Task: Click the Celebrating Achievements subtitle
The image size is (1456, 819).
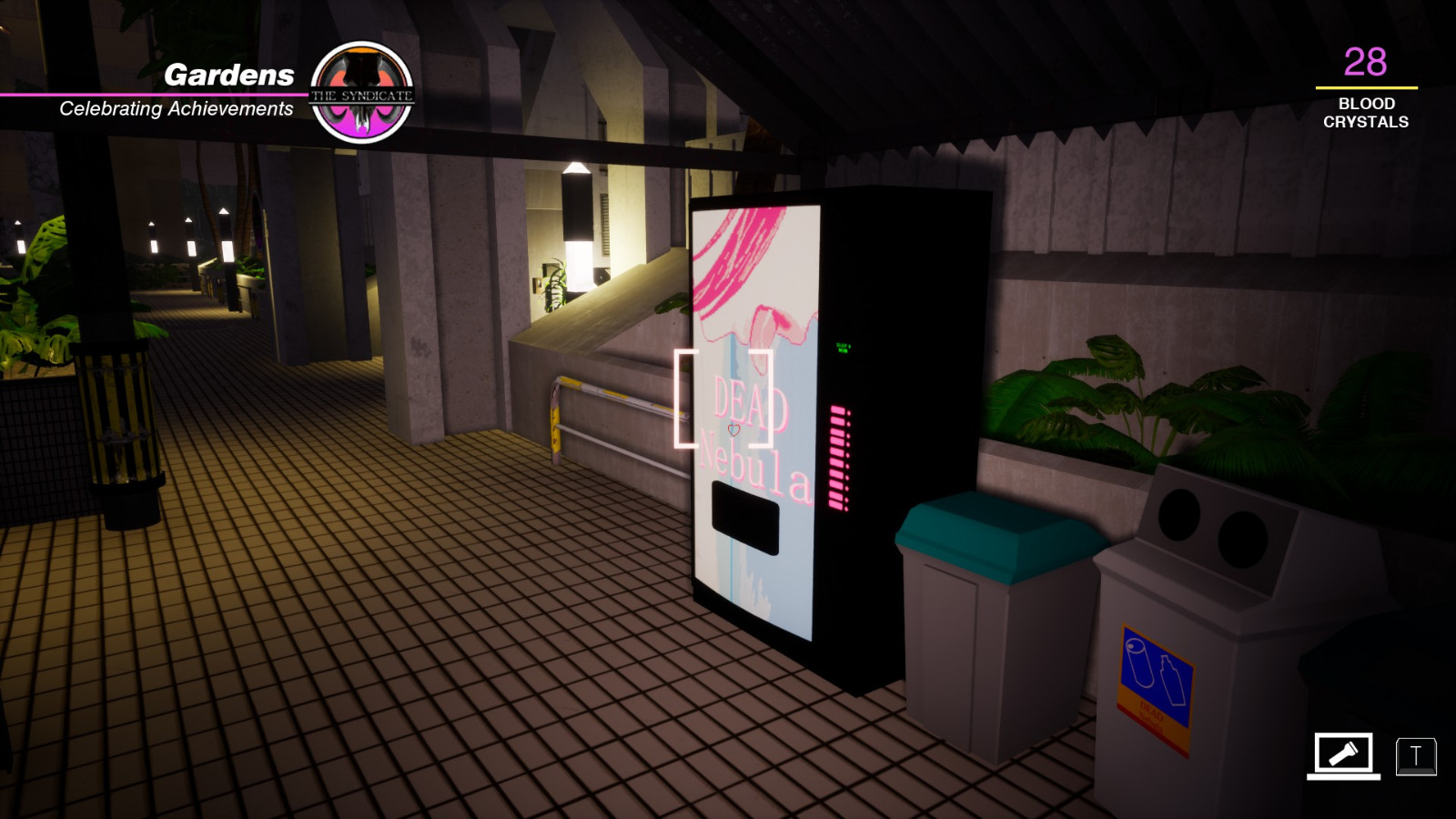Action: point(176,109)
